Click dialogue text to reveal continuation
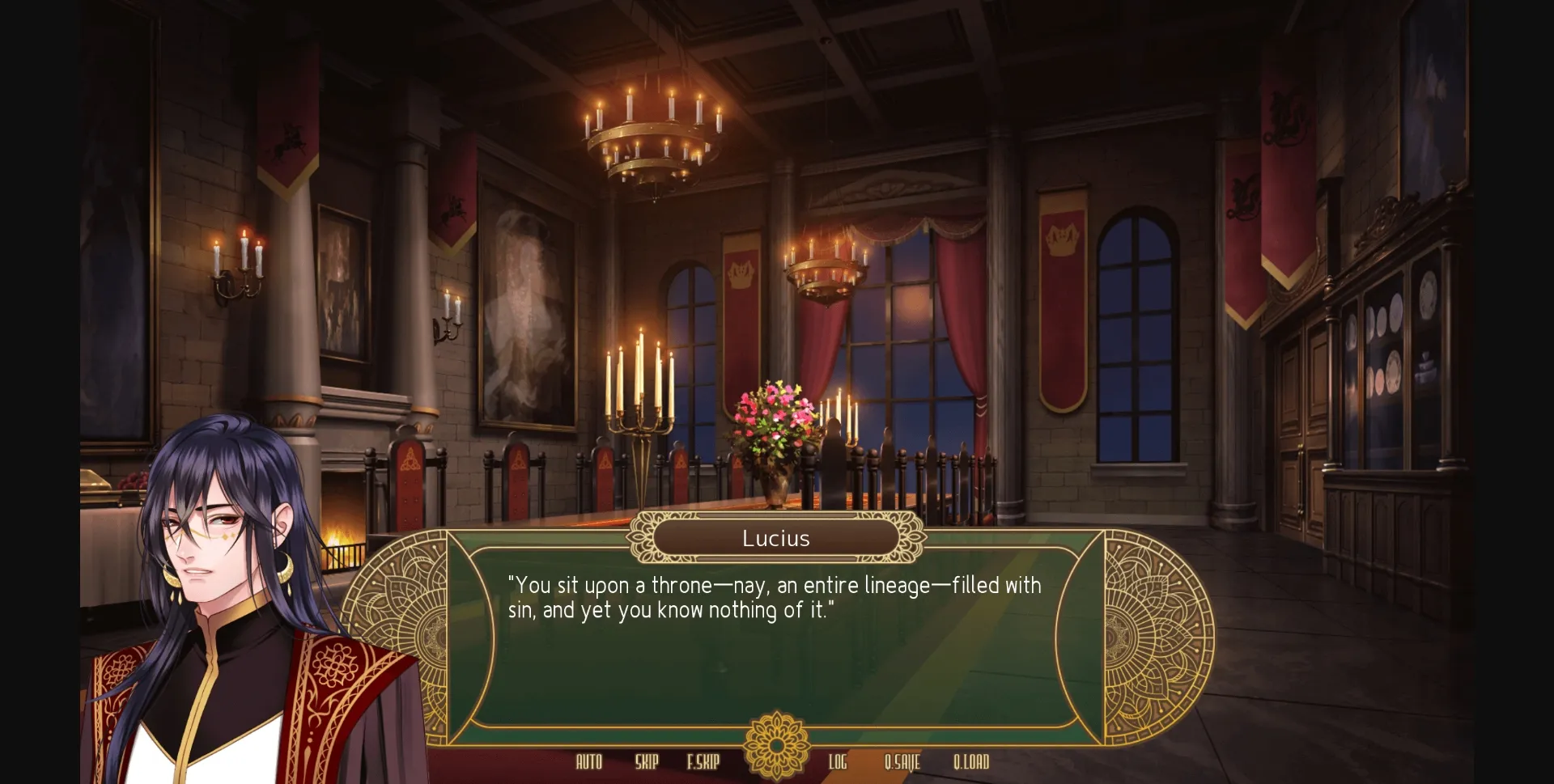The width and height of the screenshot is (1554, 784). point(773,598)
